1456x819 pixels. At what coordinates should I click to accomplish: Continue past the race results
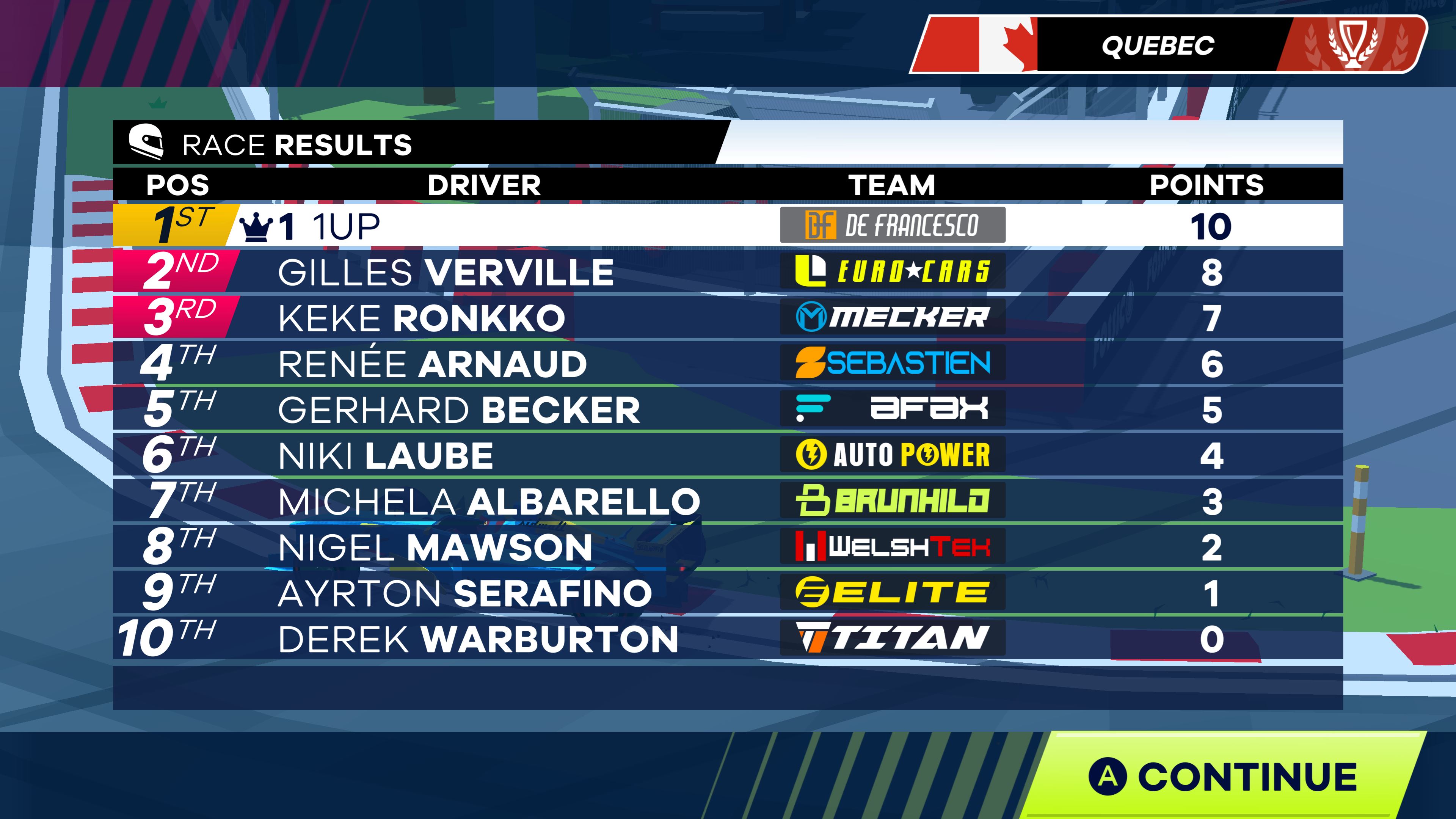(x=1224, y=776)
